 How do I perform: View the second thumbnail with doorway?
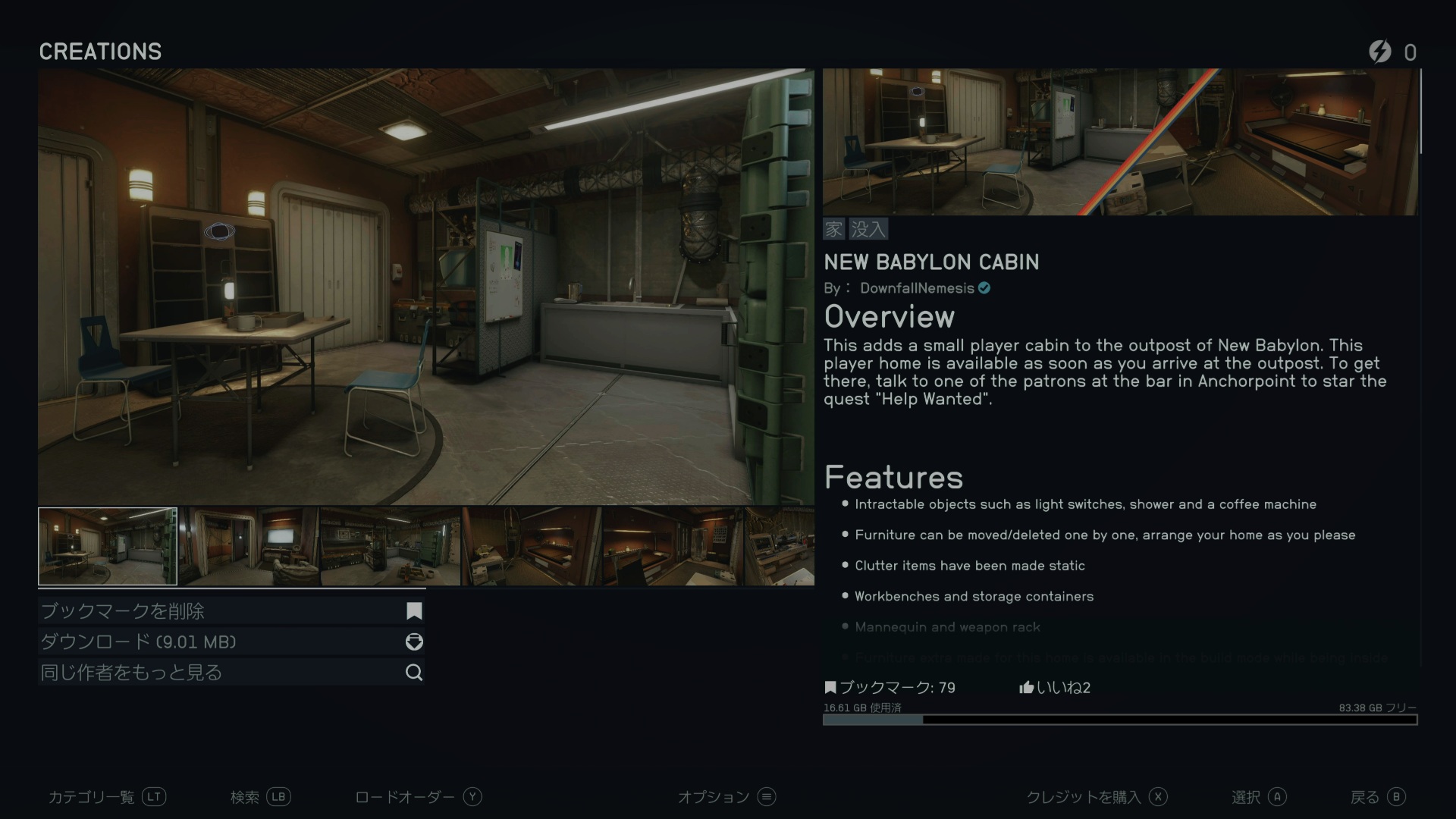point(249,547)
